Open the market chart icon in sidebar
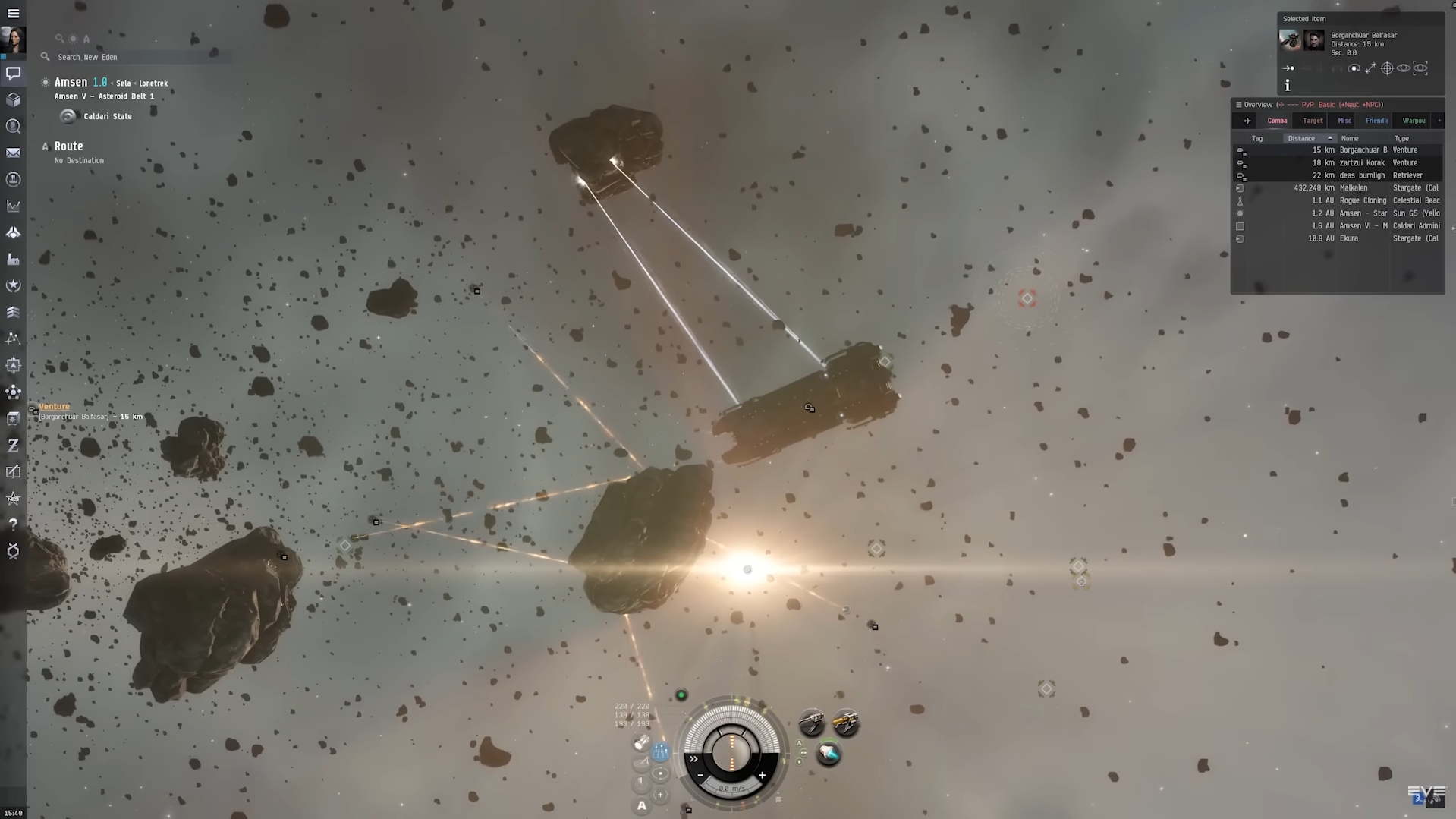Screen dimensions: 1456x819 pos(13,206)
